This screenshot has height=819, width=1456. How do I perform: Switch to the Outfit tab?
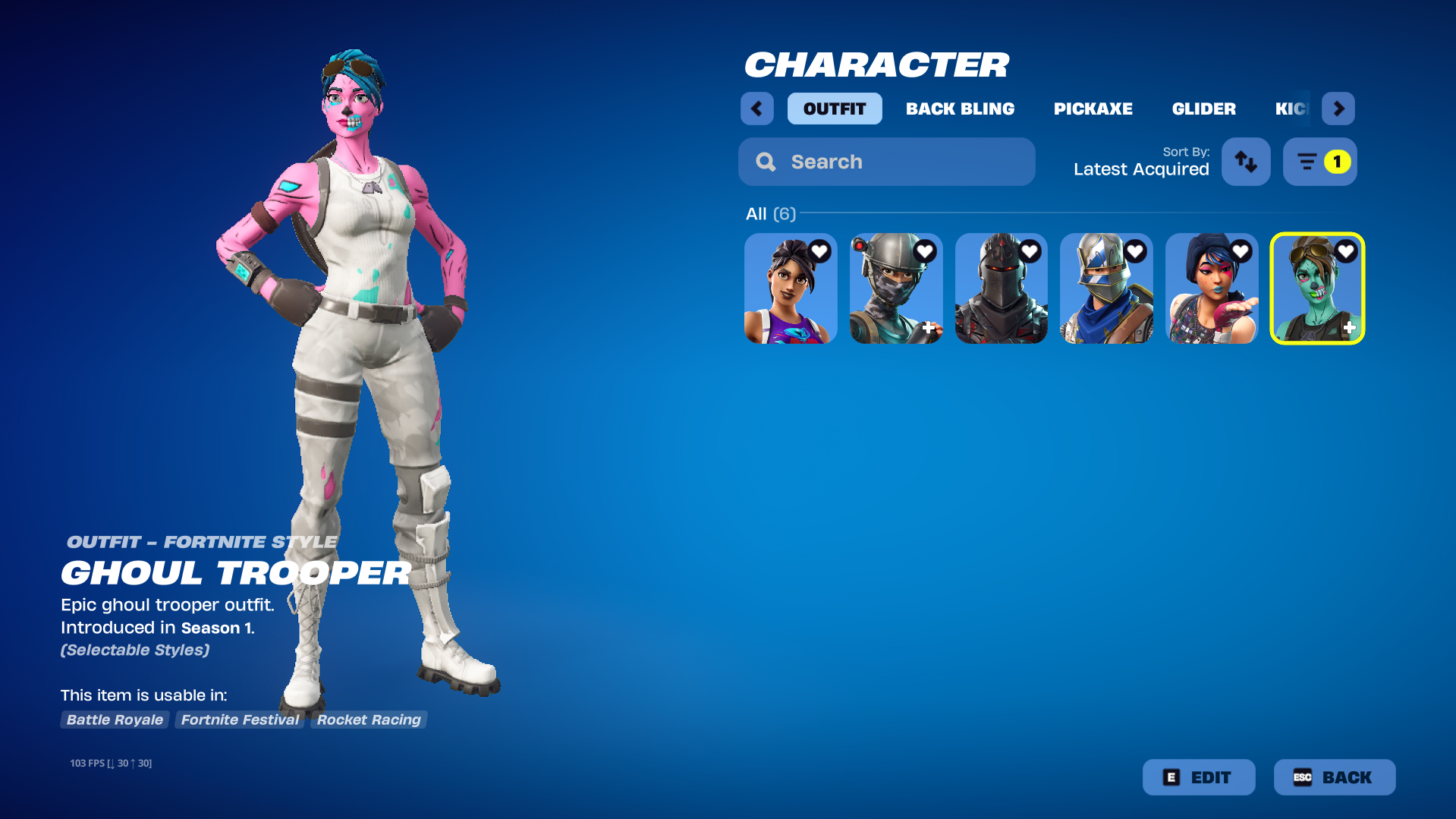click(x=834, y=109)
